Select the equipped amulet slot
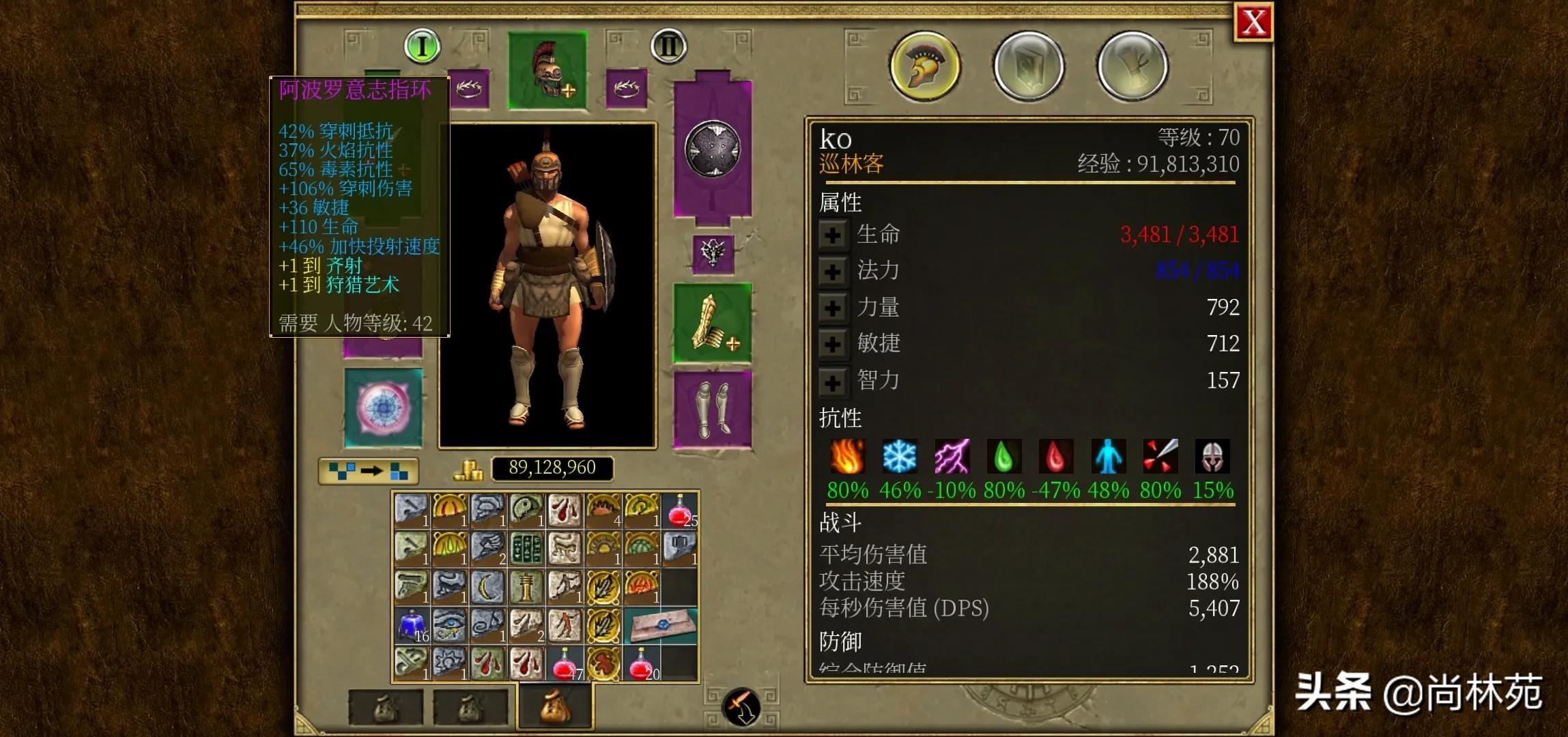1568x737 pixels. (713, 254)
